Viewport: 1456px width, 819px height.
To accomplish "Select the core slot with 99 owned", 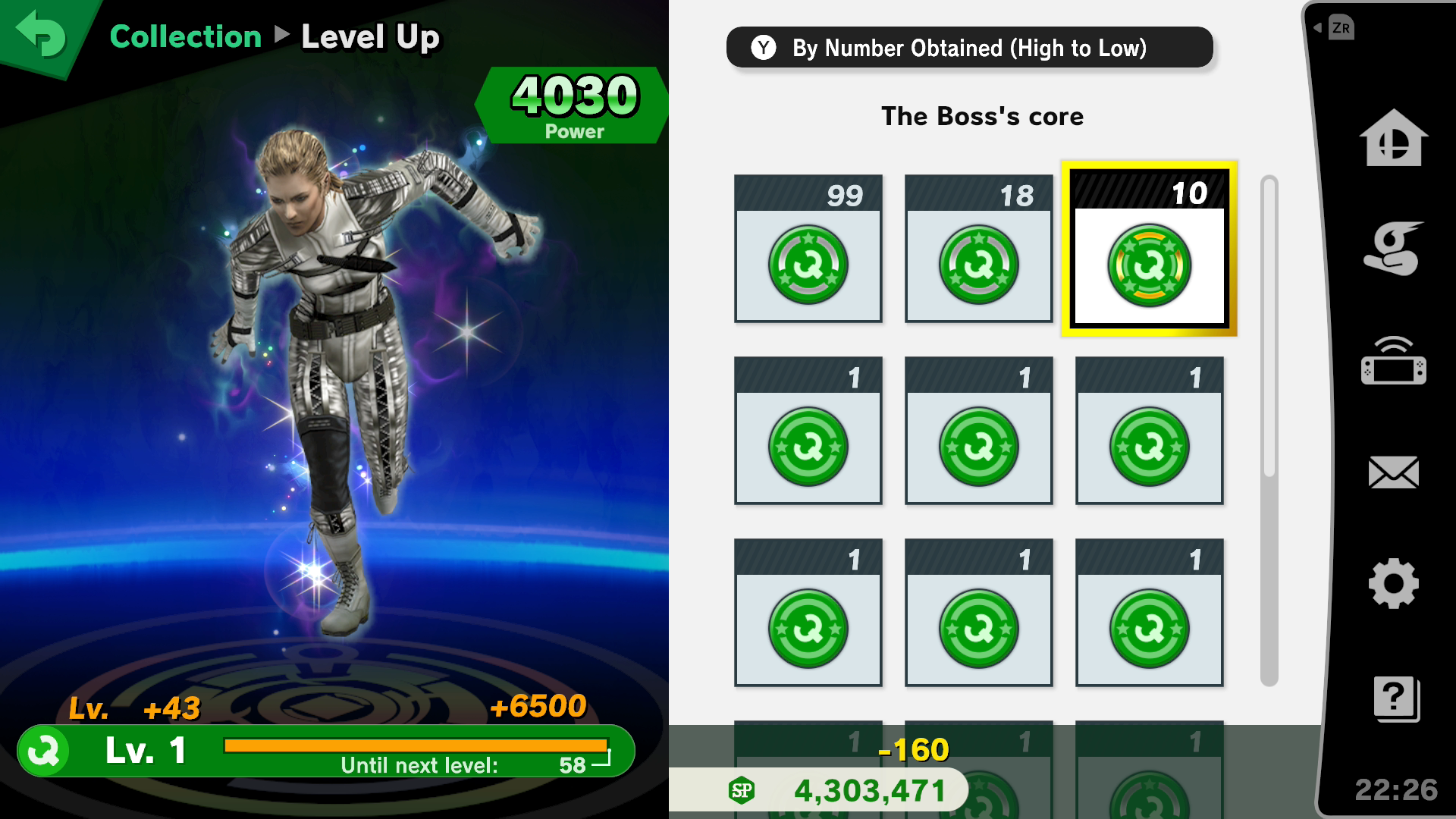I will click(x=808, y=249).
